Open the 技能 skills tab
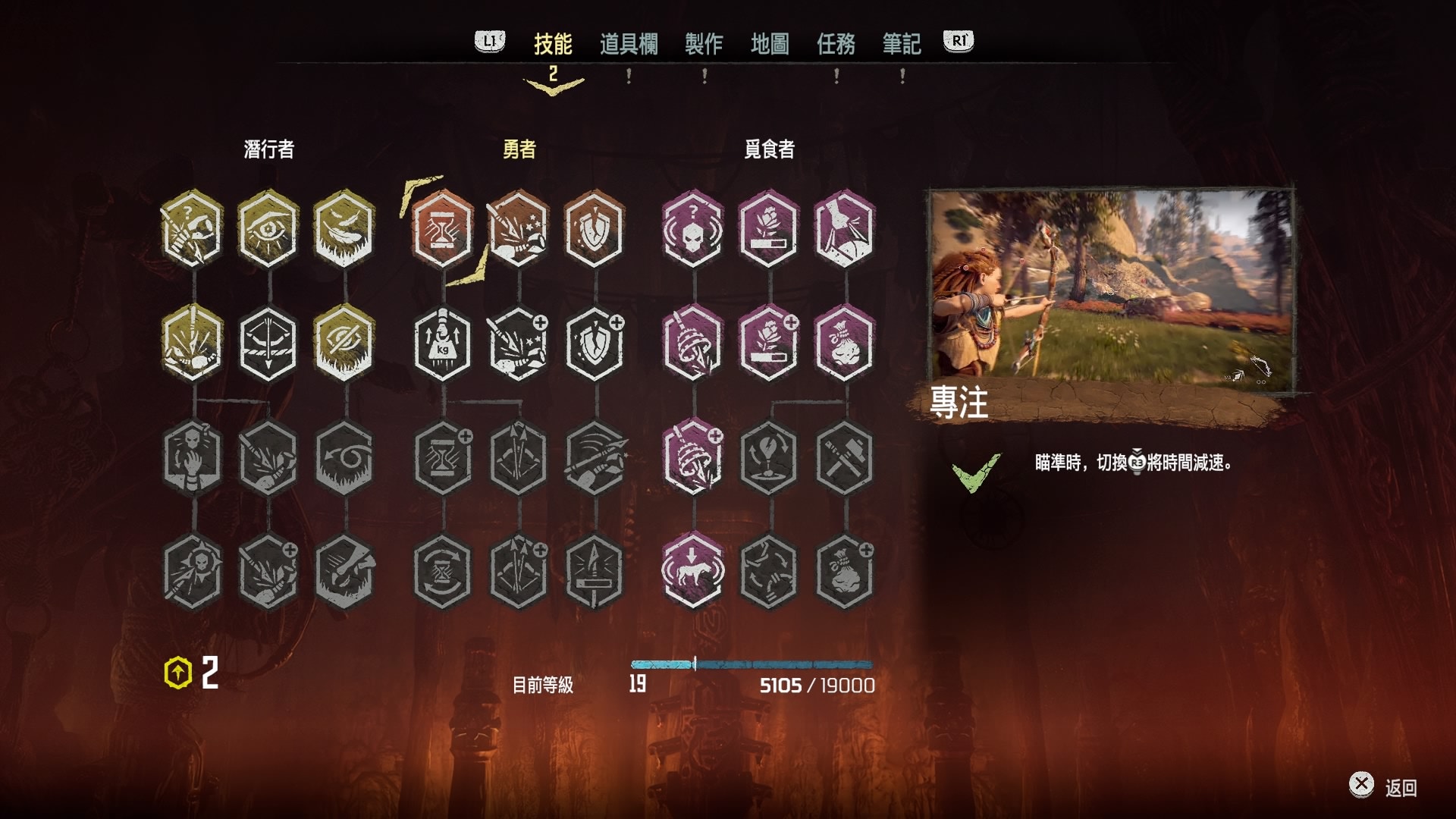1456x819 pixels. pos(552,44)
